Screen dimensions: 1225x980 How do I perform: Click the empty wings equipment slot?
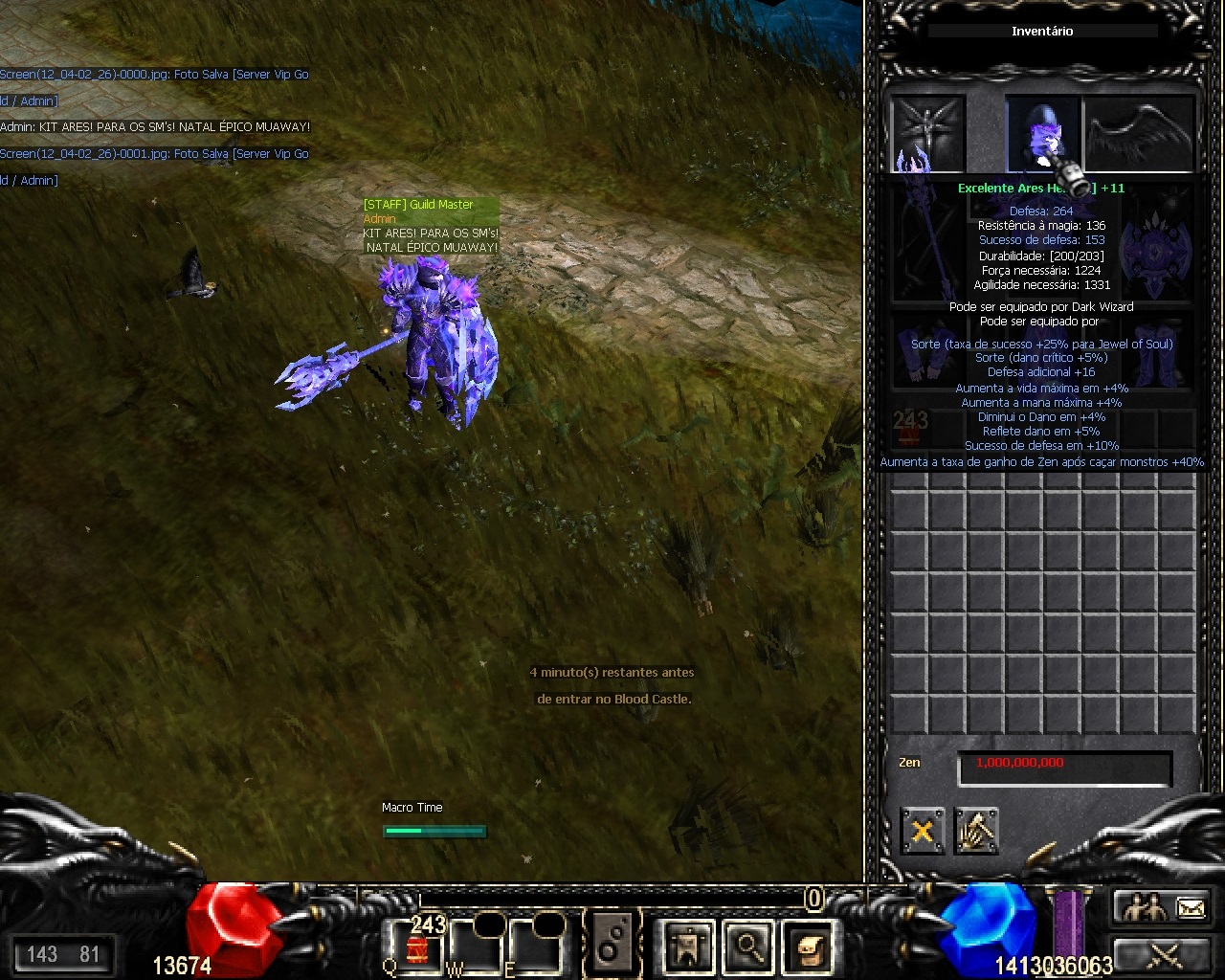1139,133
